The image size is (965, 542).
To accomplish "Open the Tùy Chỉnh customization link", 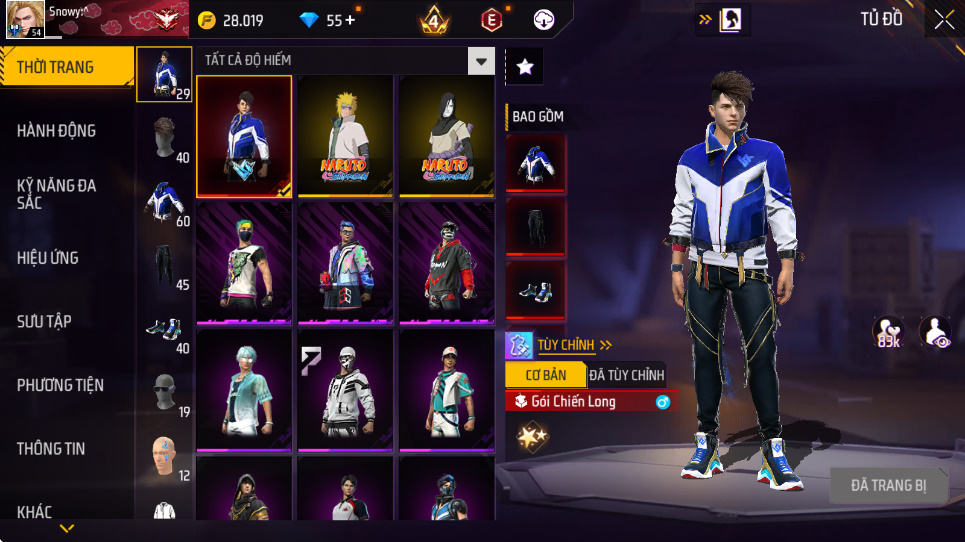I will click(566, 345).
